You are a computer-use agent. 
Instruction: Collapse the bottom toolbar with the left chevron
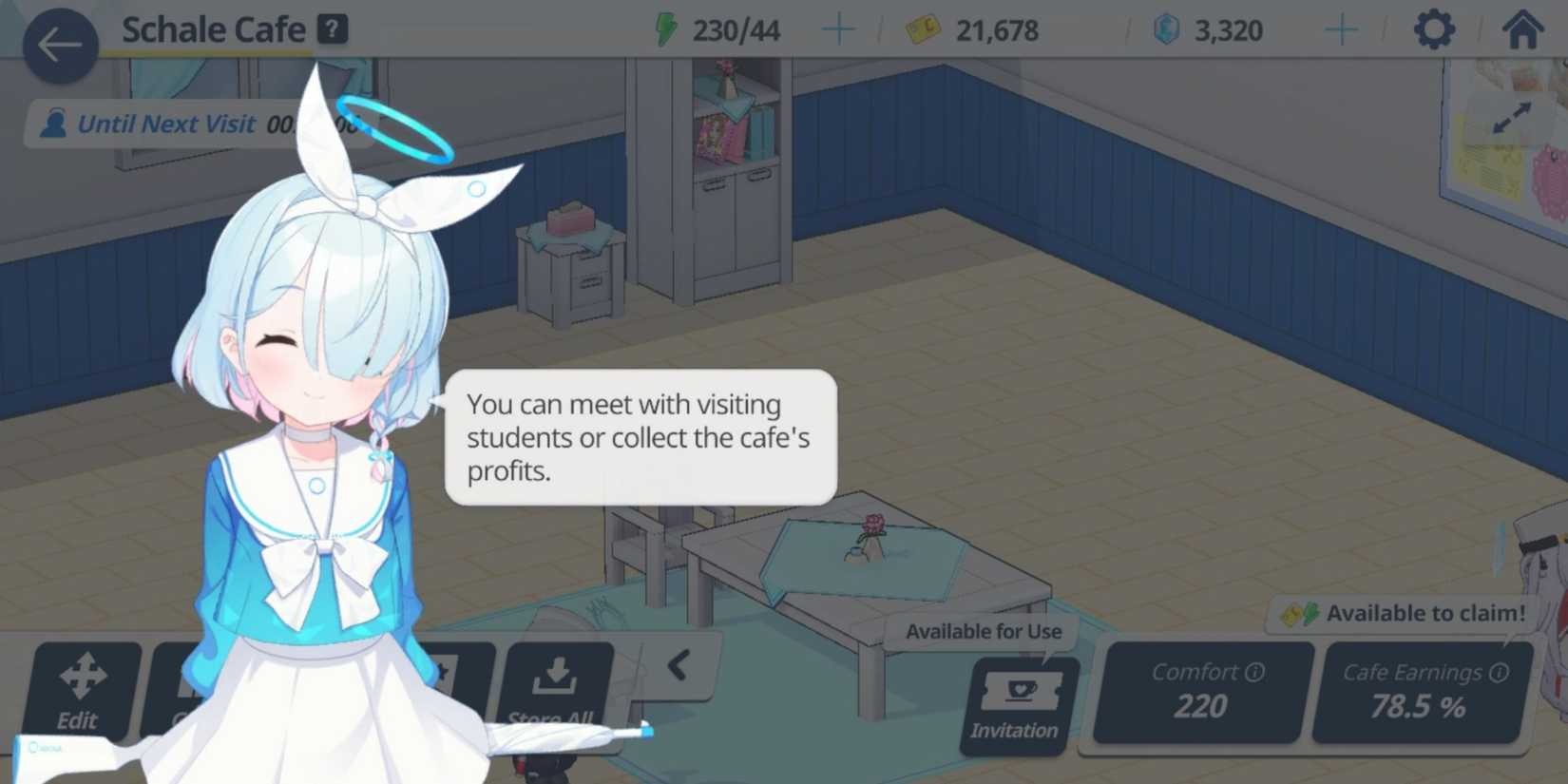point(678,665)
